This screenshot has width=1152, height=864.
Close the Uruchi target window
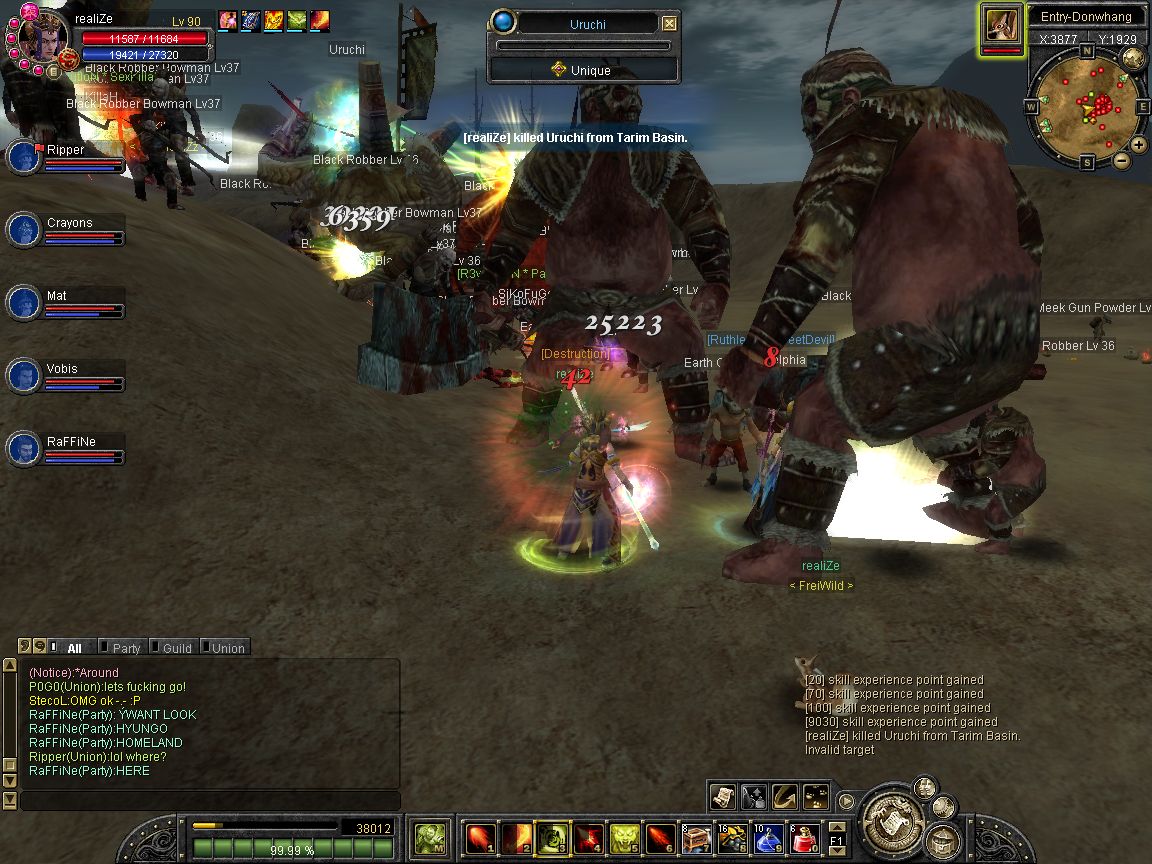tap(670, 24)
